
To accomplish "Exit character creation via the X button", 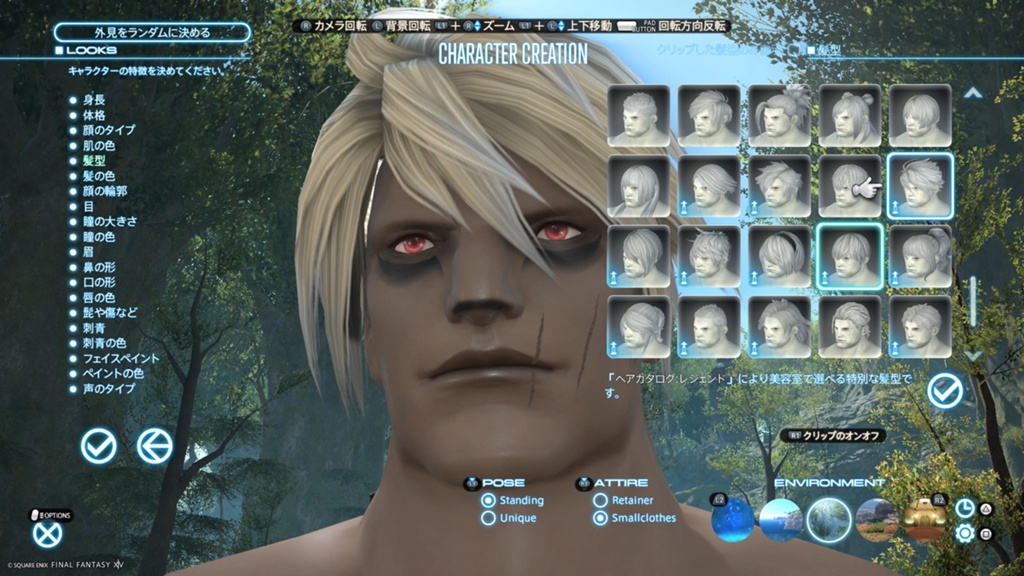I will (x=47, y=535).
